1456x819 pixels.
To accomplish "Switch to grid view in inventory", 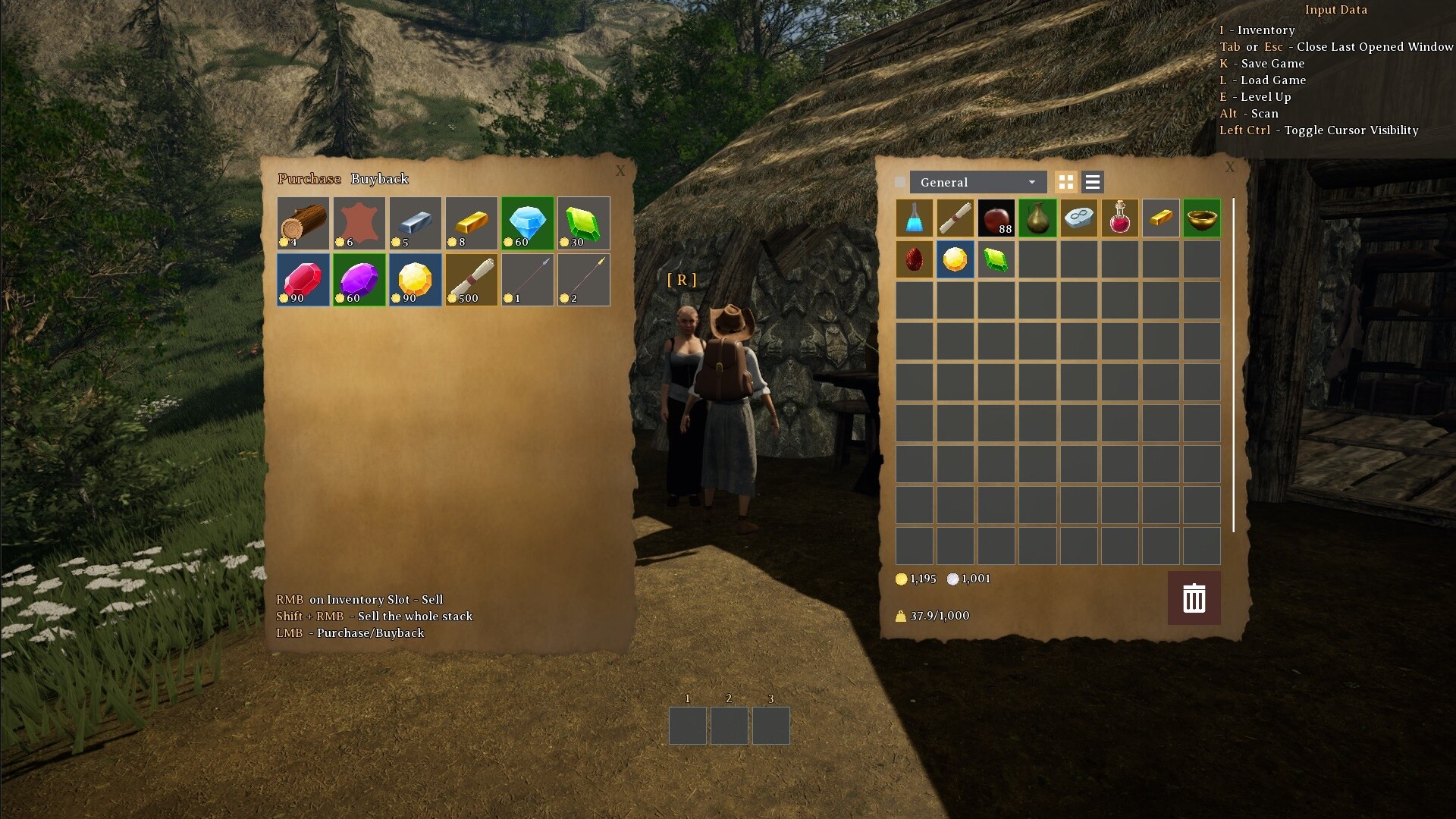I will 1066,182.
